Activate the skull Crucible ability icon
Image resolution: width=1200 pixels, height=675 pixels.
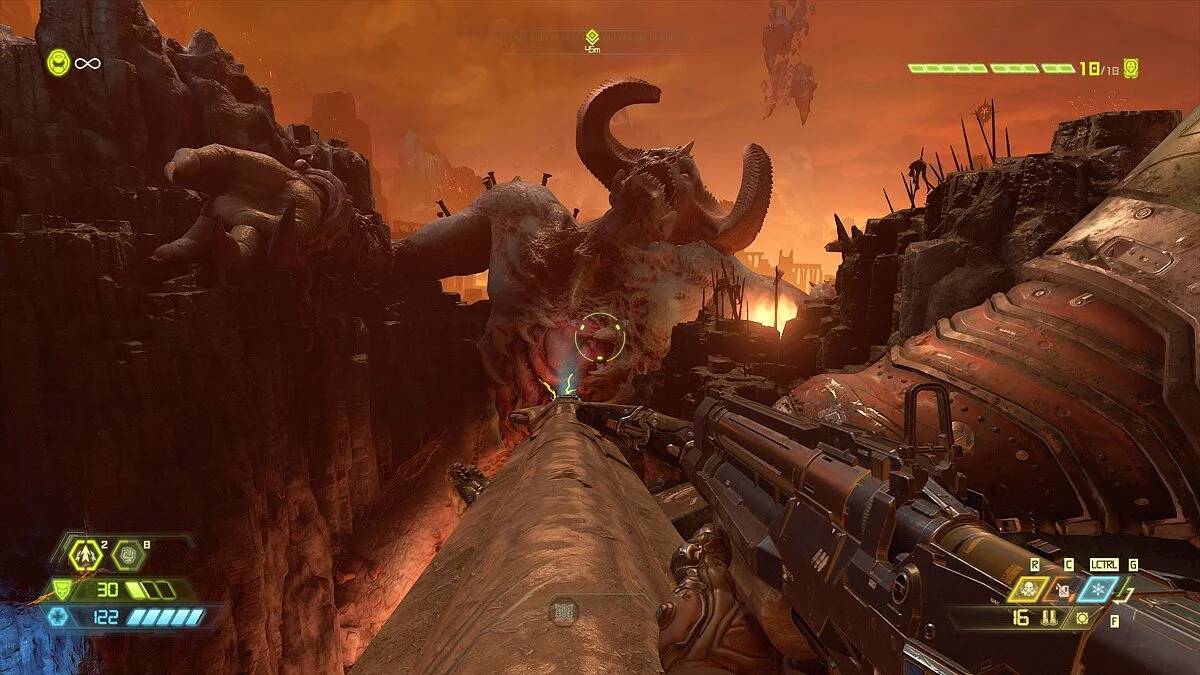(x=1027, y=589)
